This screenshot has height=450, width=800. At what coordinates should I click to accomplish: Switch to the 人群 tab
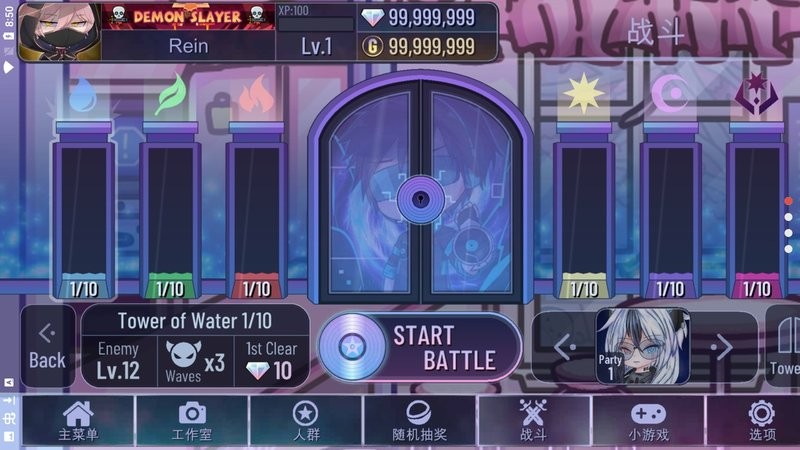[x=305, y=421]
